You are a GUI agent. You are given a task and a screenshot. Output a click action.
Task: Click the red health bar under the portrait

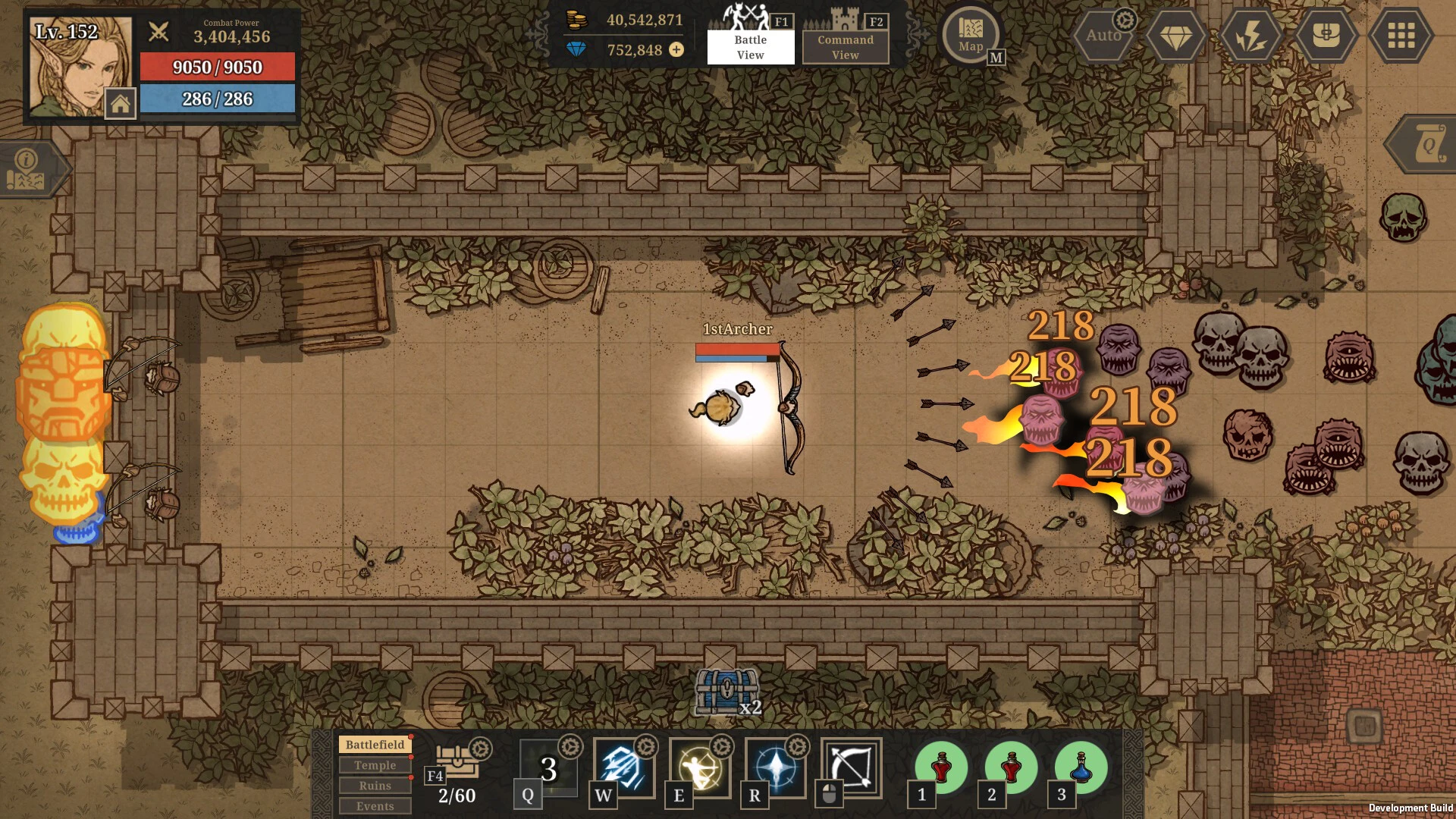[218, 67]
